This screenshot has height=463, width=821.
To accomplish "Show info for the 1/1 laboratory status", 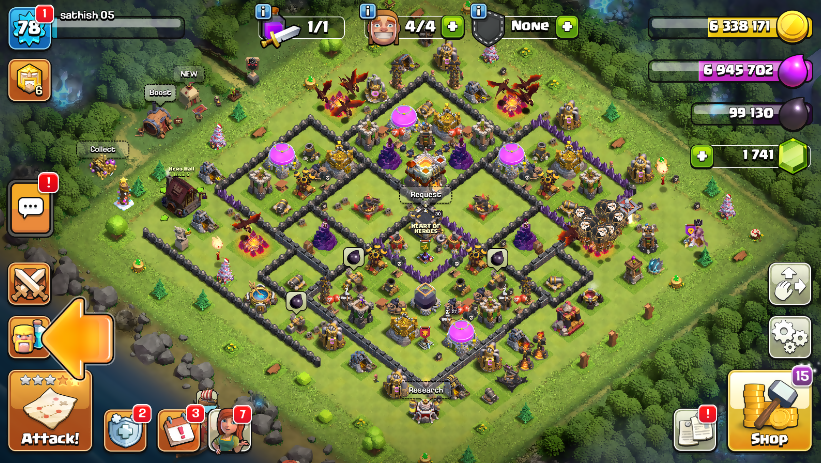I will 264,11.
